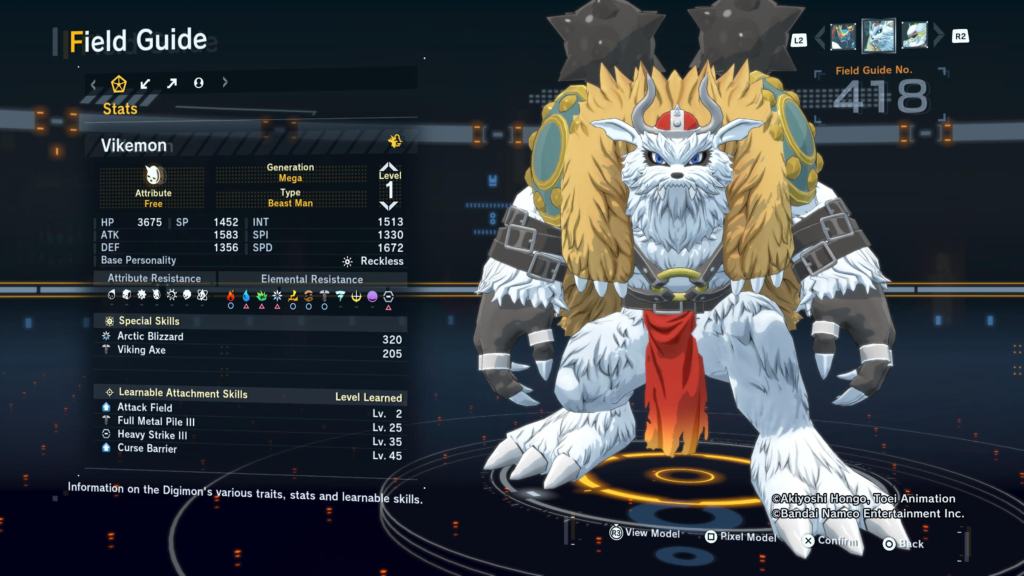Select the Viking Axe special skill
Viewport: 1024px width, 576px height.
(141, 351)
